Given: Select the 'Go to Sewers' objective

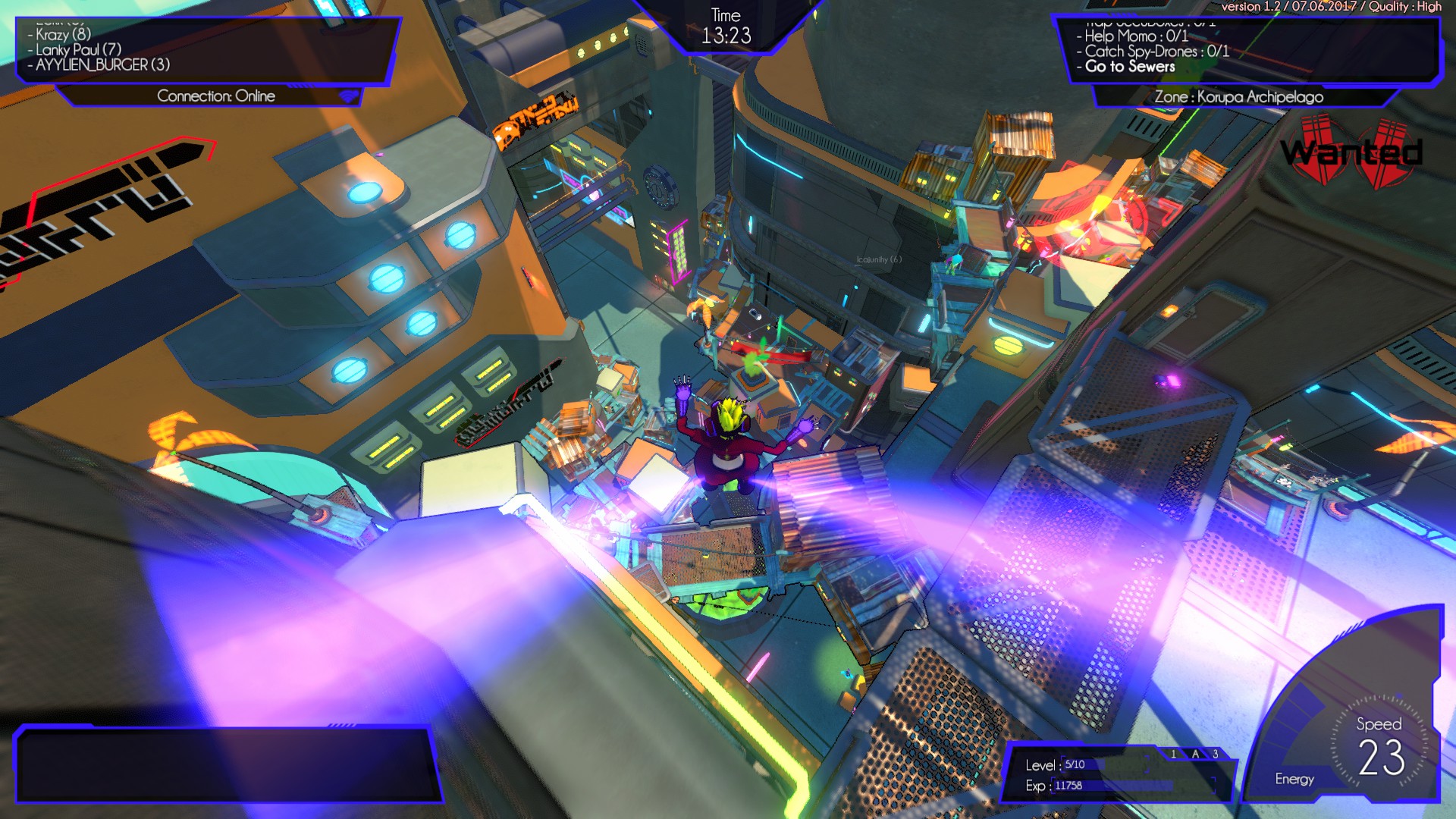Looking at the screenshot, I should point(1131,67).
